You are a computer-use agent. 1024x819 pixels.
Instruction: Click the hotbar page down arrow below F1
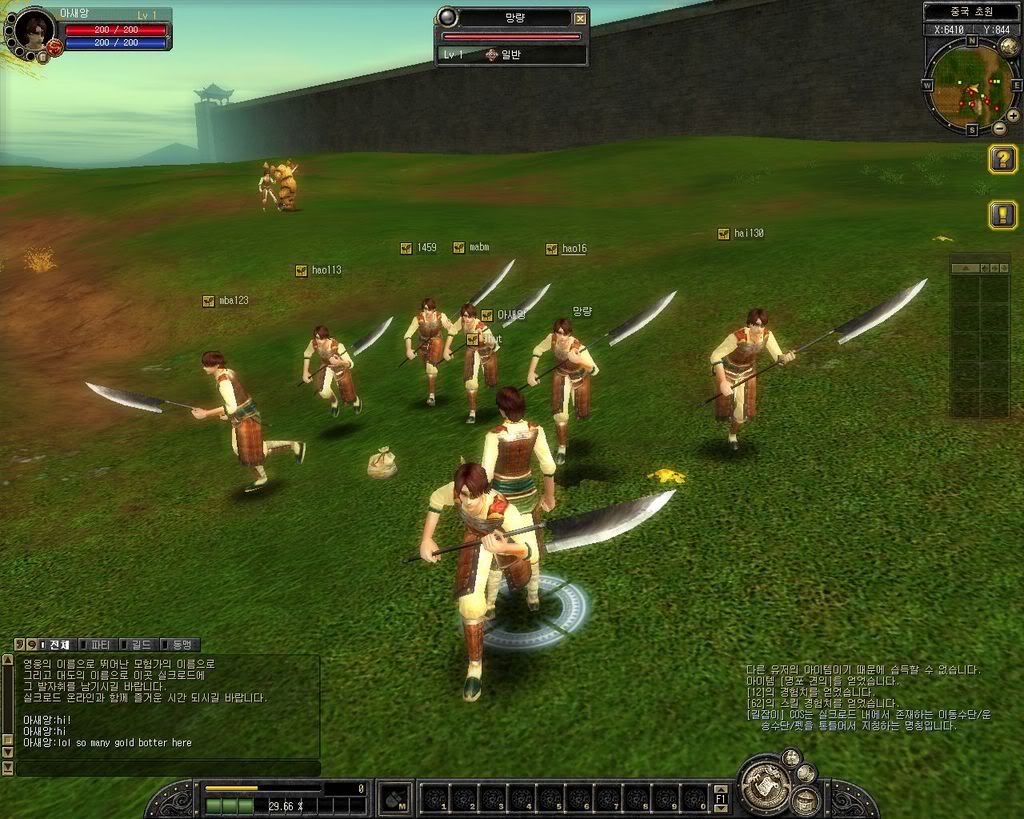(x=721, y=808)
